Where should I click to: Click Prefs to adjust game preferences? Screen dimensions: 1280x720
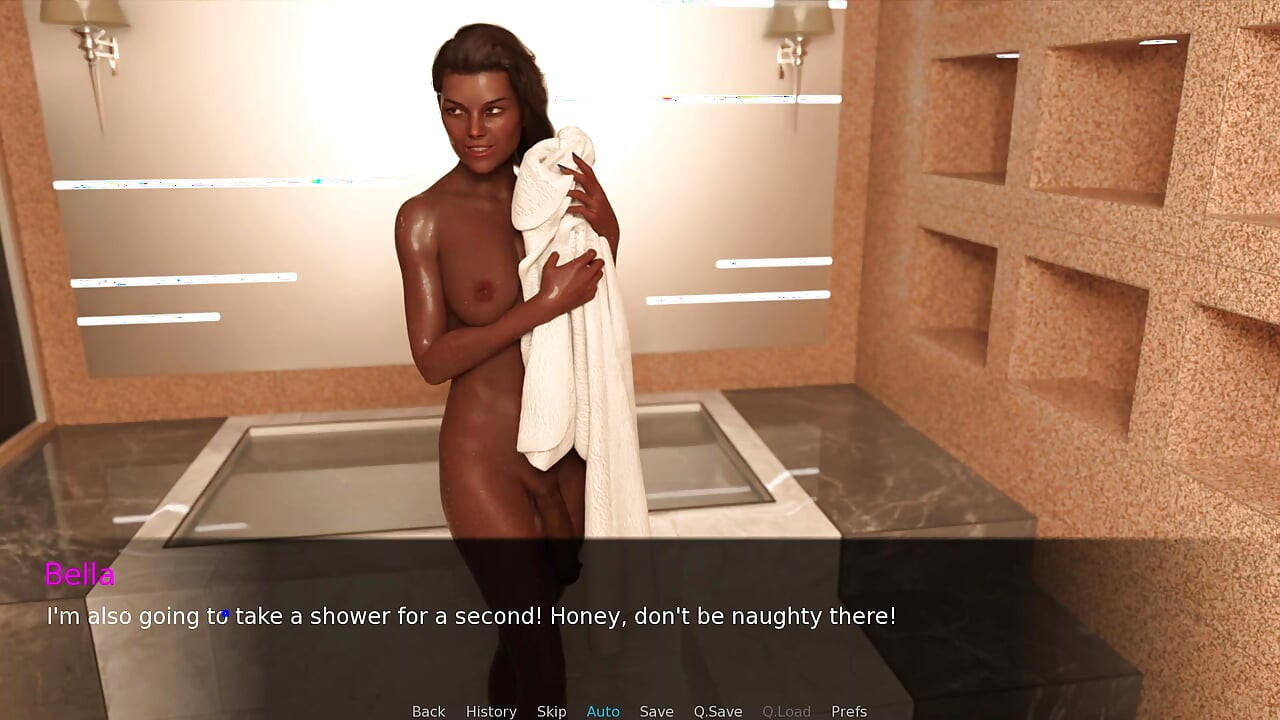pyautogui.click(x=848, y=710)
